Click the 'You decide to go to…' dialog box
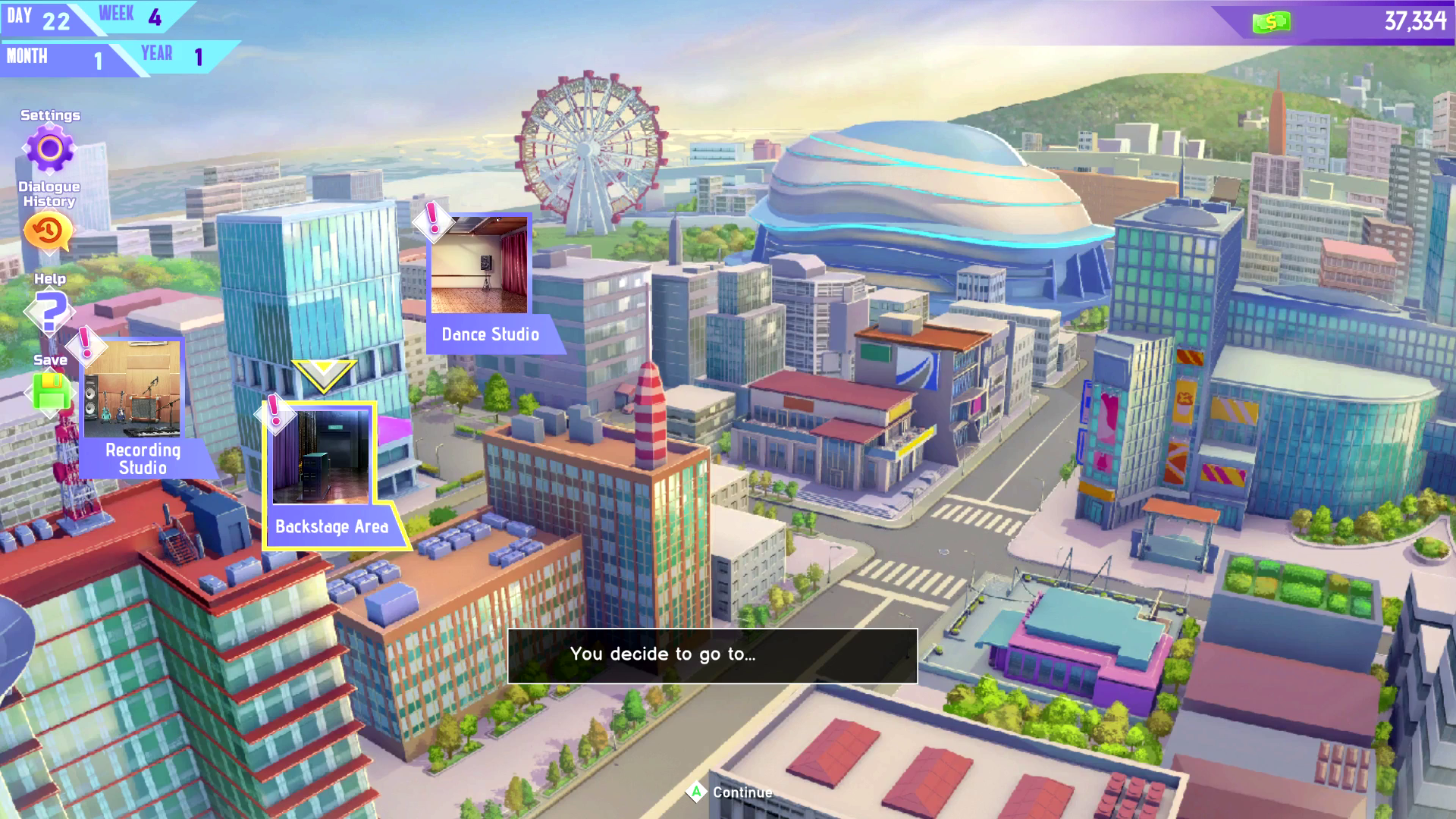The width and height of the screenshot is (1456, 819). (x=713, y=655)
